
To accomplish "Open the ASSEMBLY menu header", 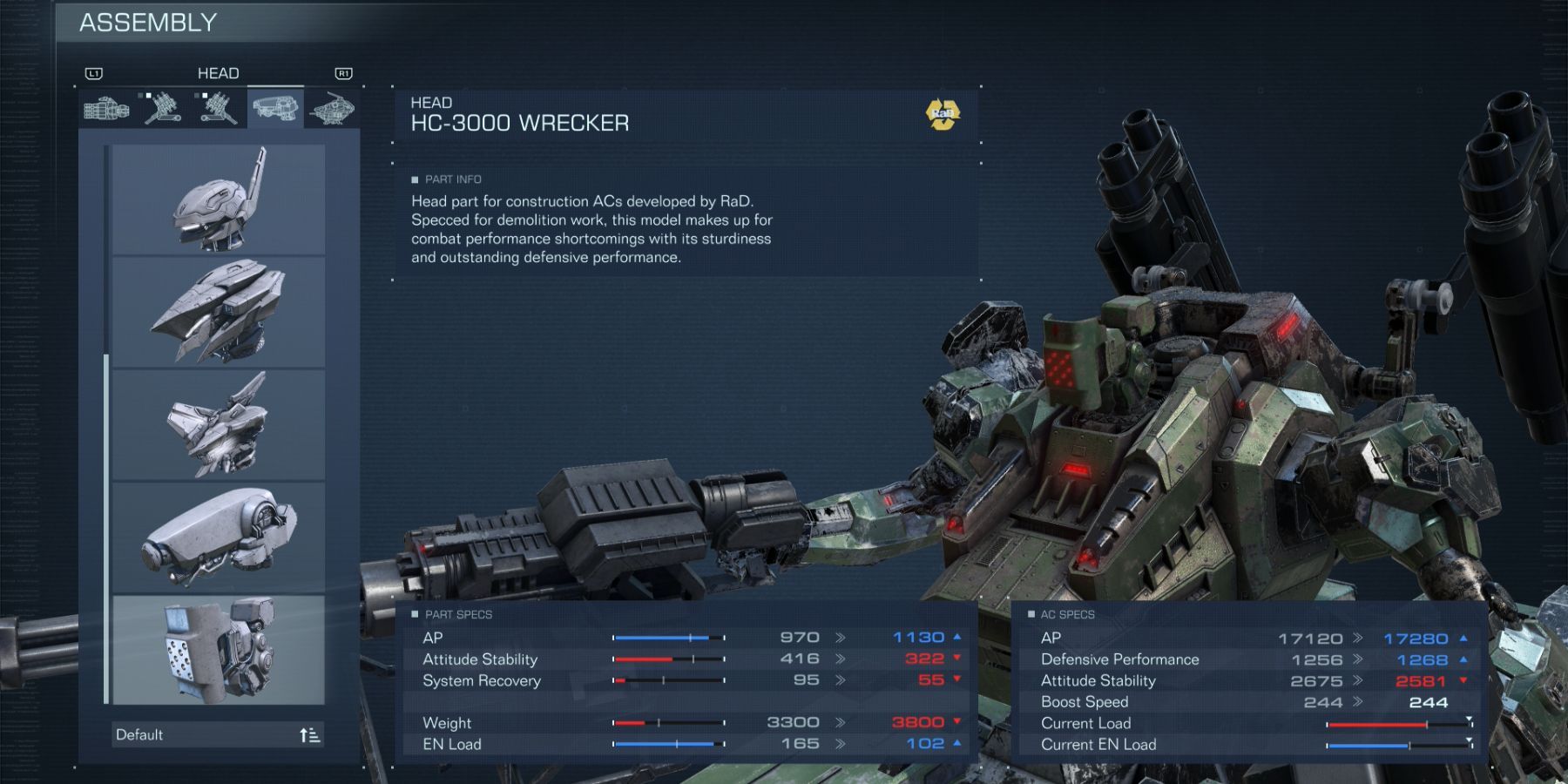I will pyautogui.click(x=148, y=24).
